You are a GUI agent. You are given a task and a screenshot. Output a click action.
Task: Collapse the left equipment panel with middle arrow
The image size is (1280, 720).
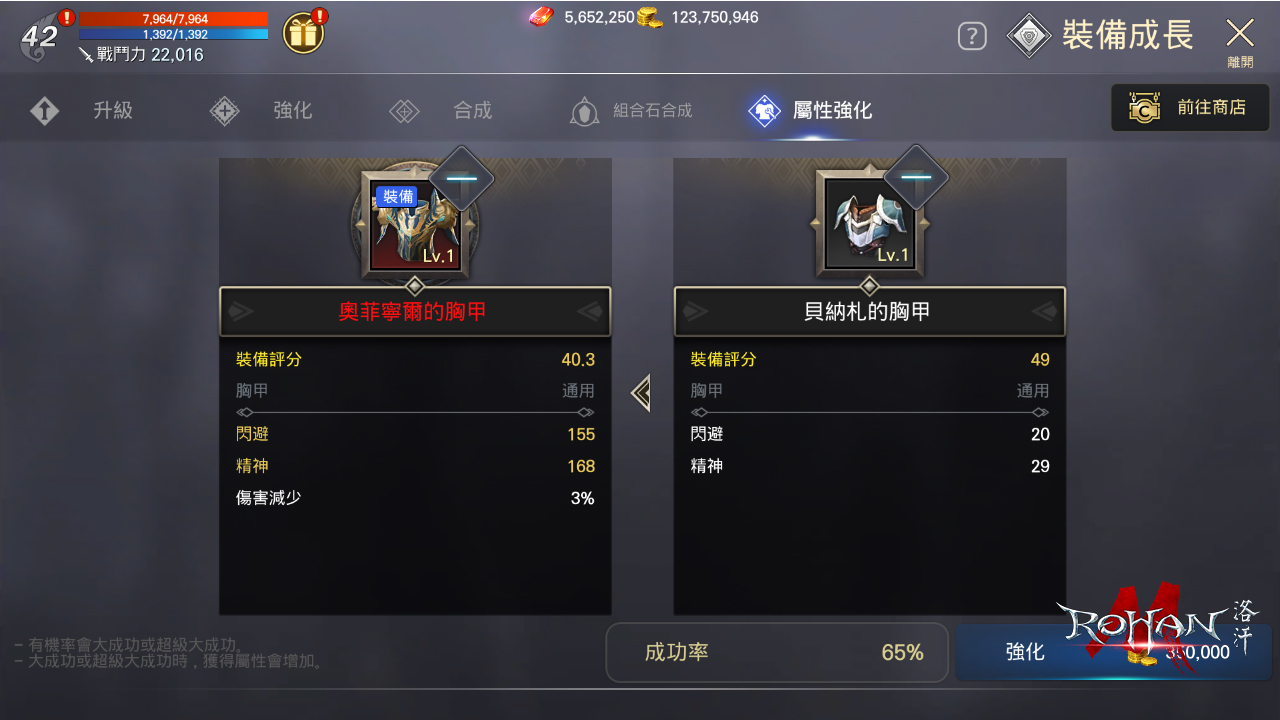[641, 393]
